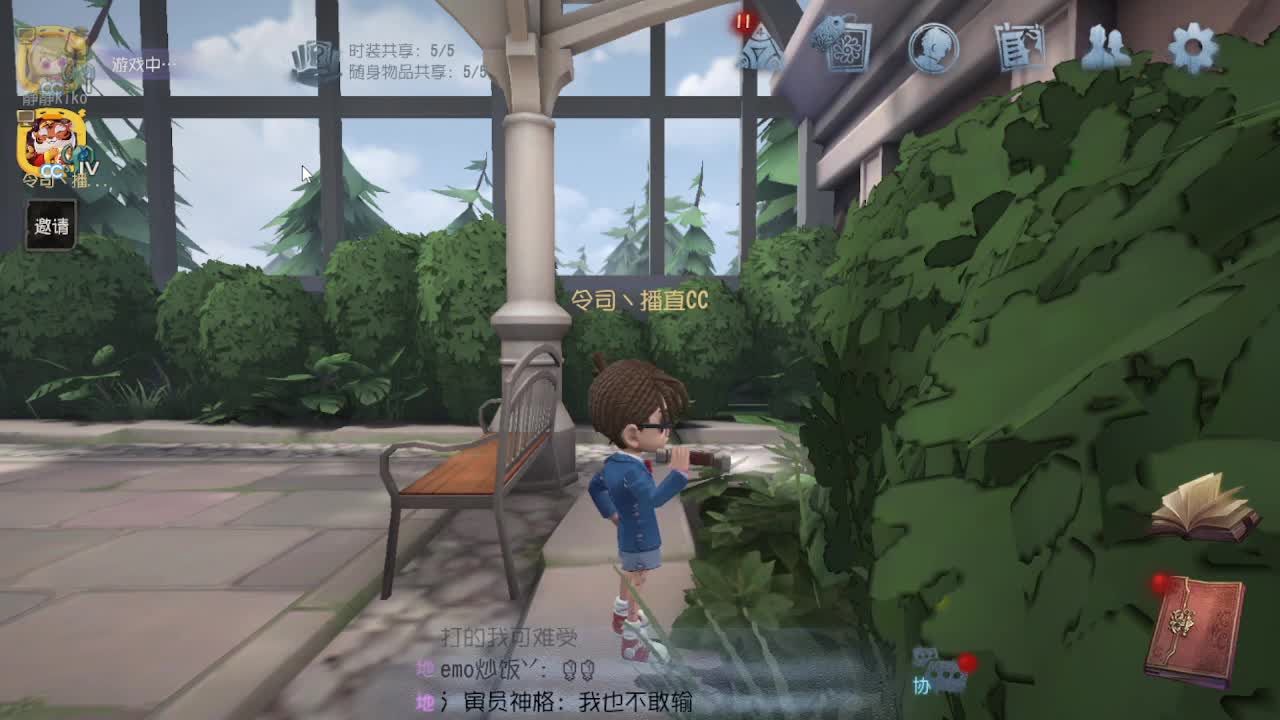Click the 令司丶播直CC nameplate above the character
The width and height of the screenshot is (1280, 720).
click(640, 297)
